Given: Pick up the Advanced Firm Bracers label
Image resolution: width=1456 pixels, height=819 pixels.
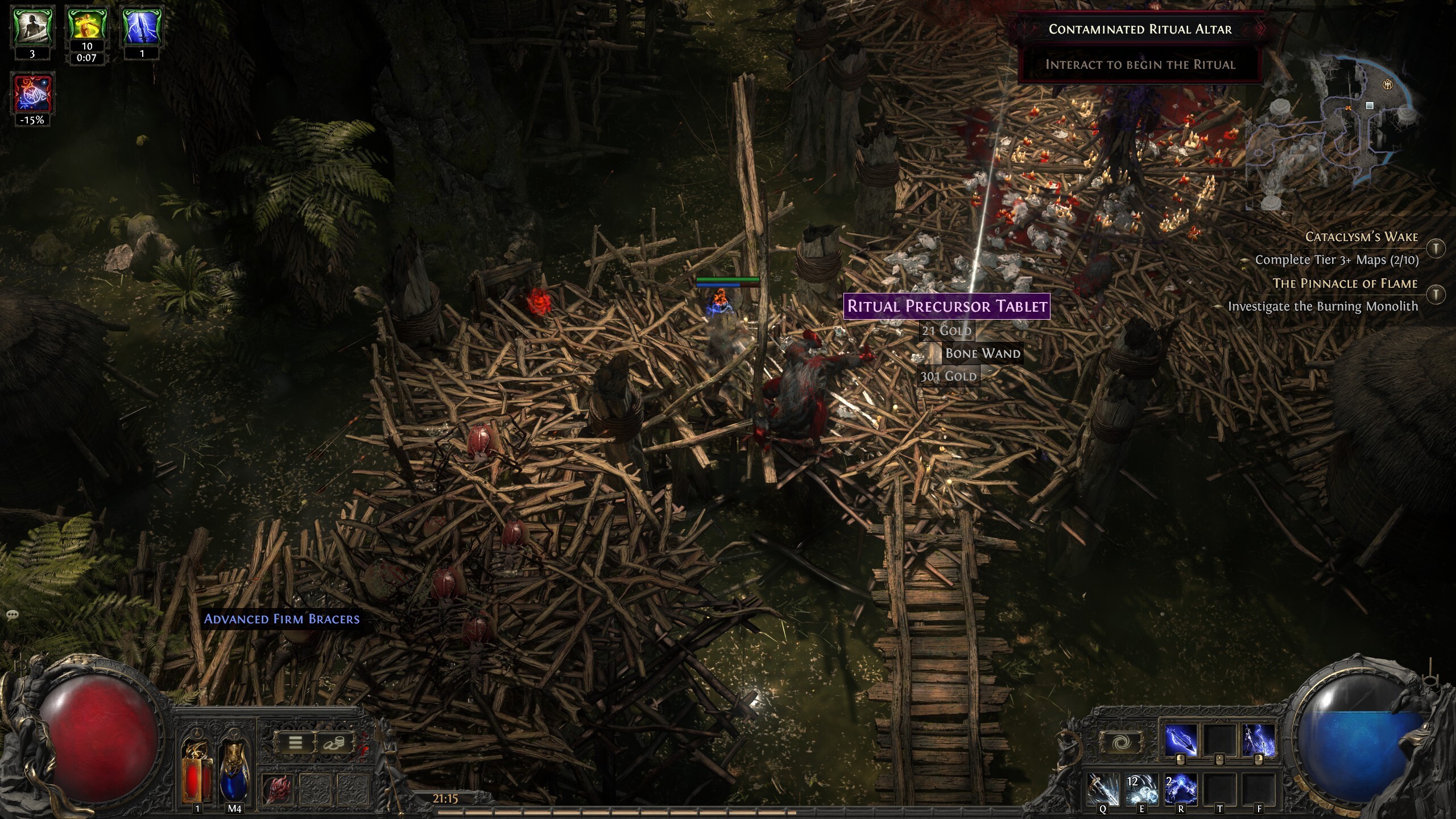Looking at the screenshot, I should click(282, 619).
